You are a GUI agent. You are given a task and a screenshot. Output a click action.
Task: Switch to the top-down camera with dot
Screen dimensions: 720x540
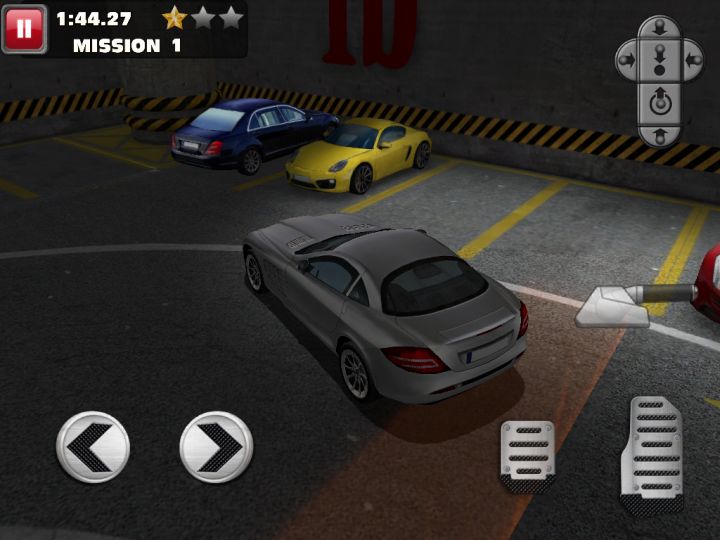[x=659, y=63]
